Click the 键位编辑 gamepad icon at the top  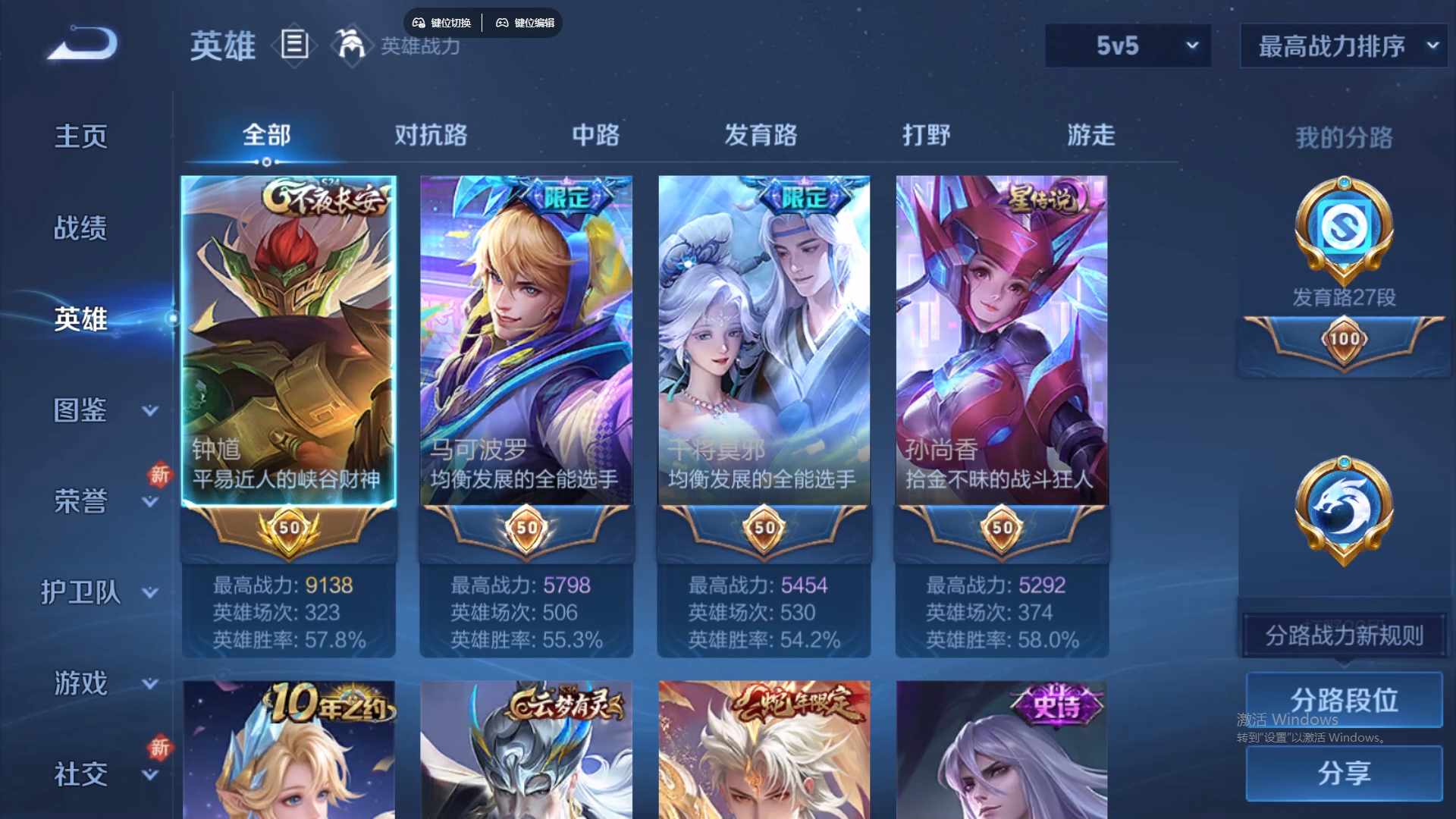(x=503, y=23)
